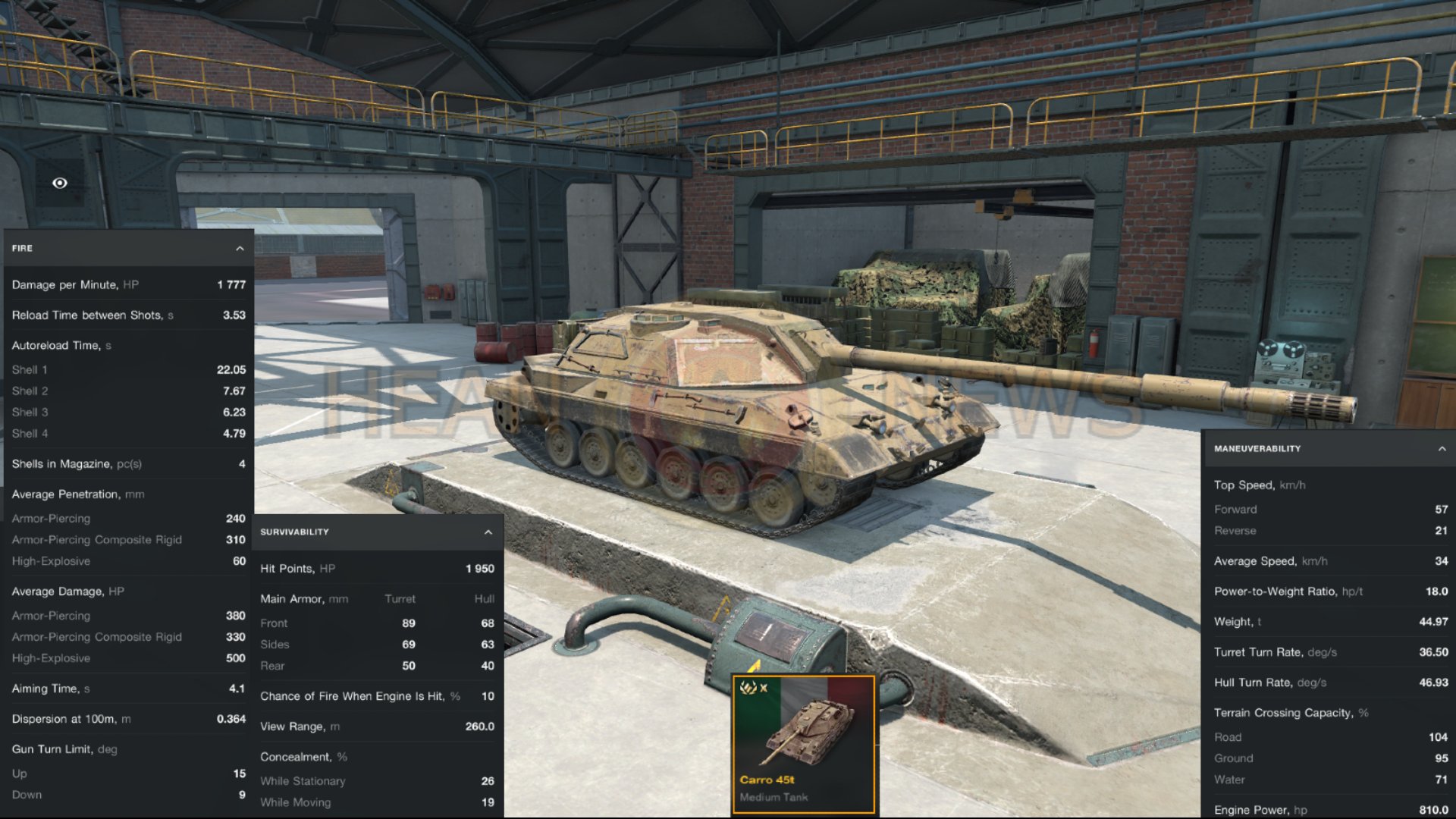Click the Shells in Magazine stat entry
The image size is (1456, 819).
click(125, 463)
